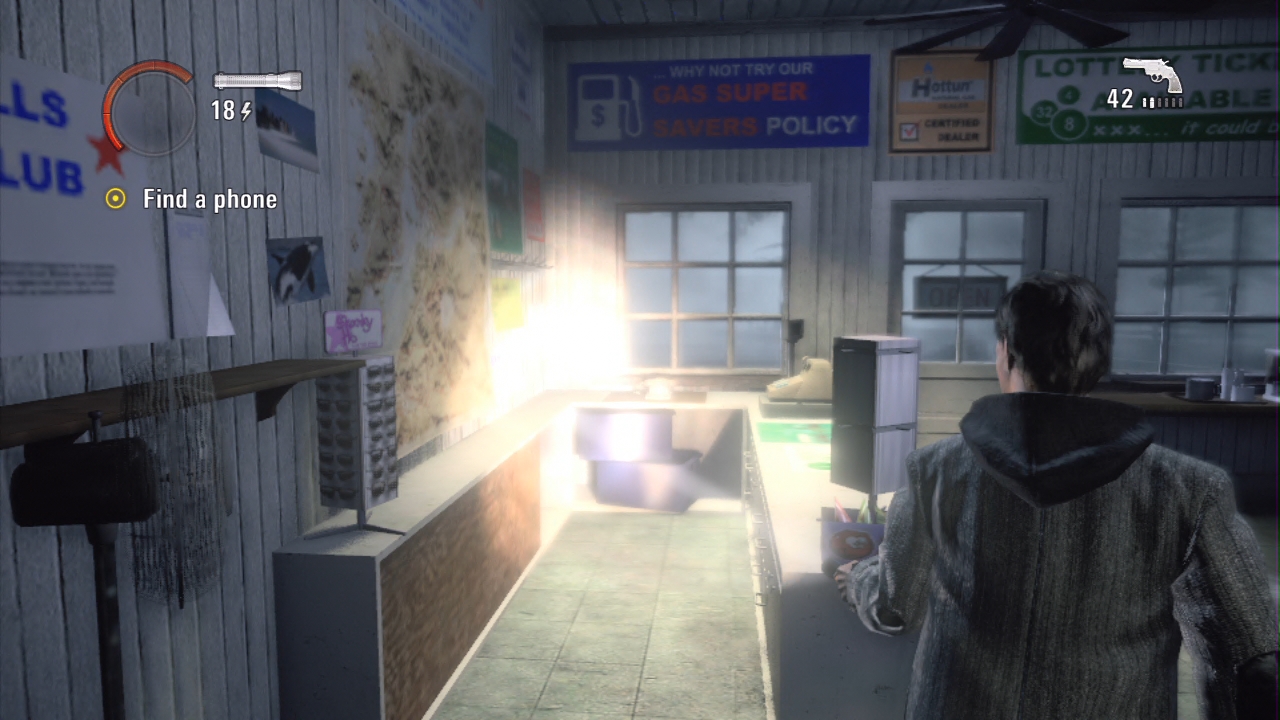
Task: Select the flashlight icon in the HUD
Action: [x=257, y=80]
